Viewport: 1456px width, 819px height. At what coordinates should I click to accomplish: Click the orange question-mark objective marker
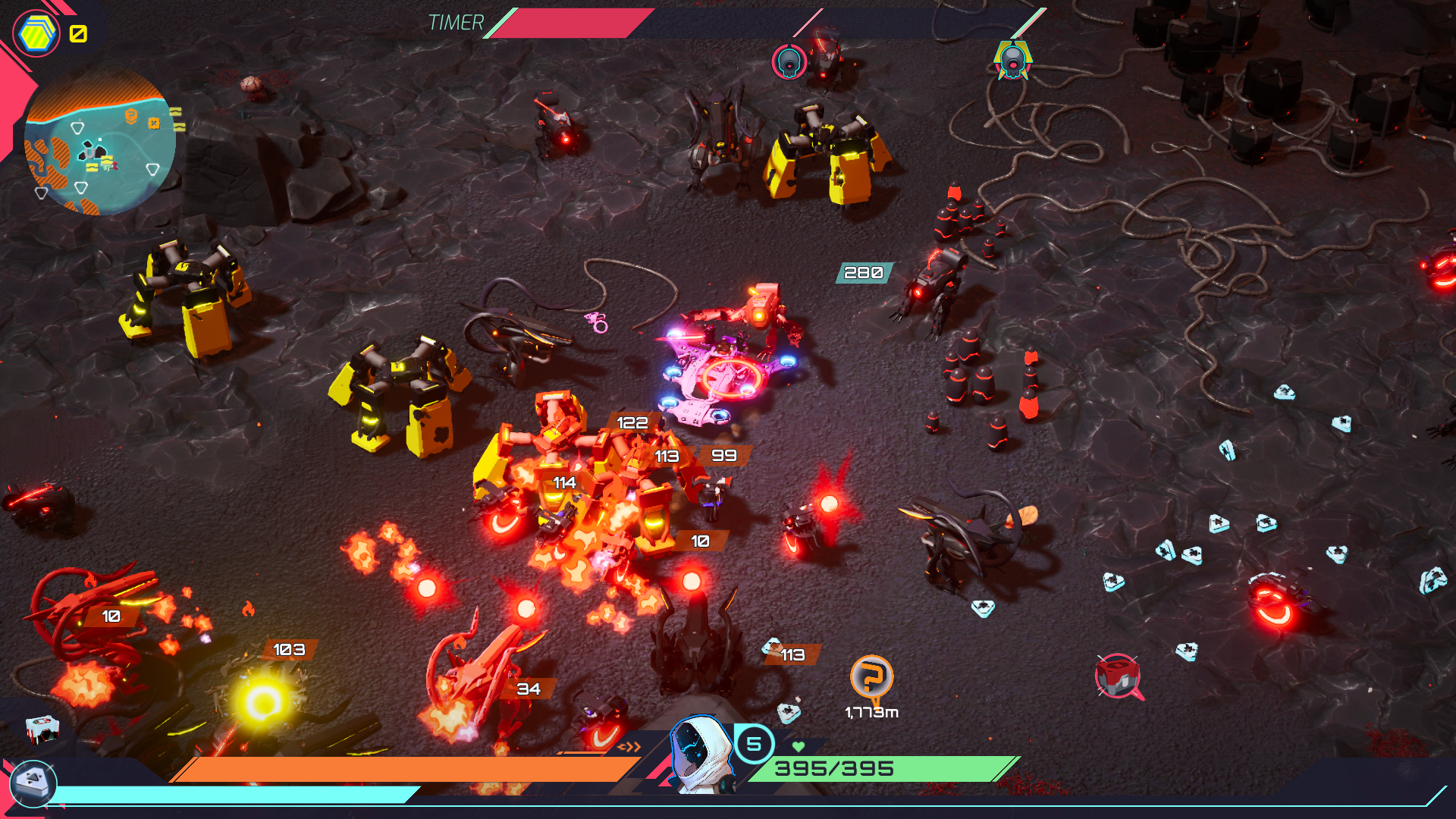871,676
